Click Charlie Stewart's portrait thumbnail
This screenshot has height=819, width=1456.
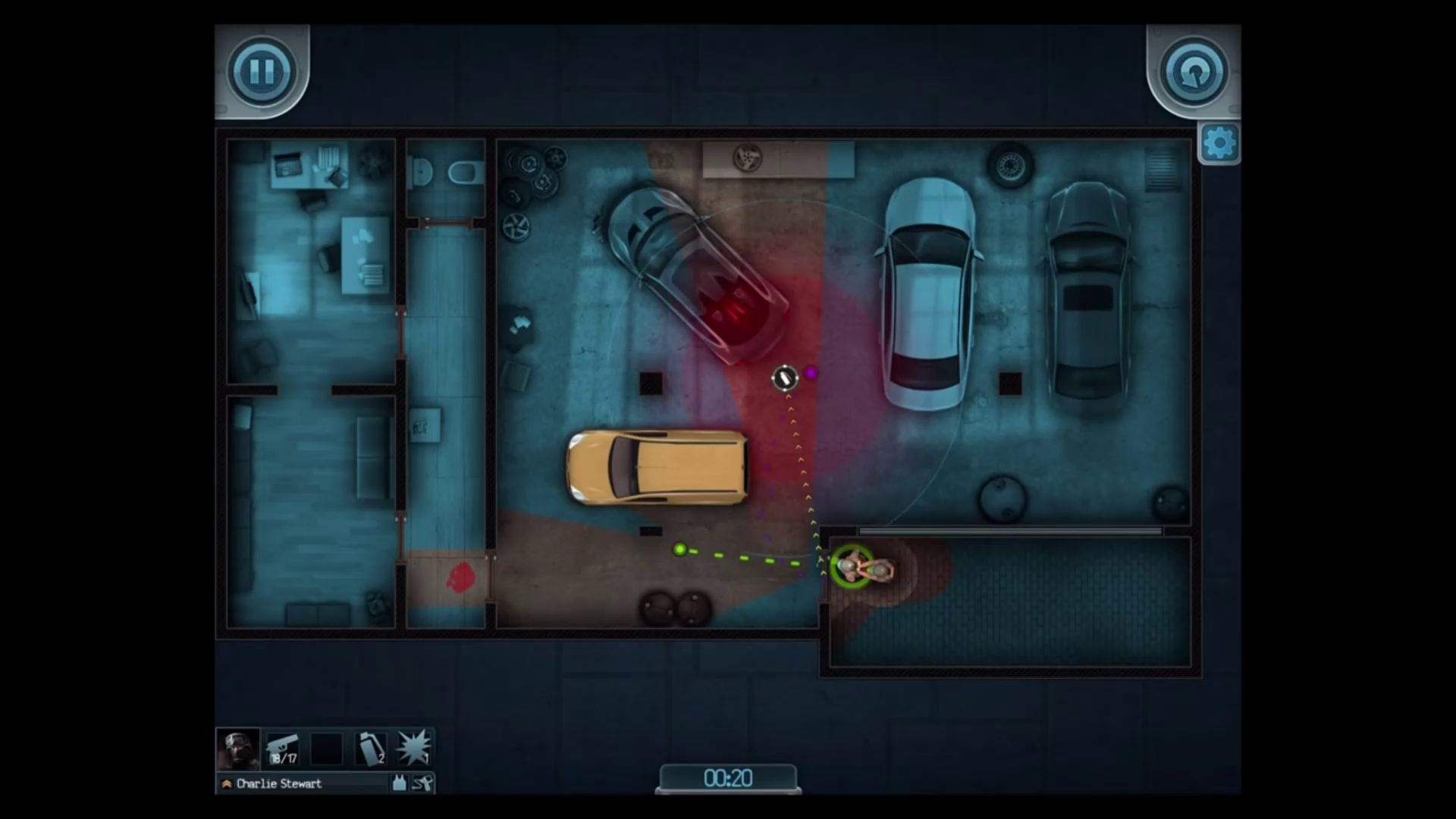click(x=237, y=748)
